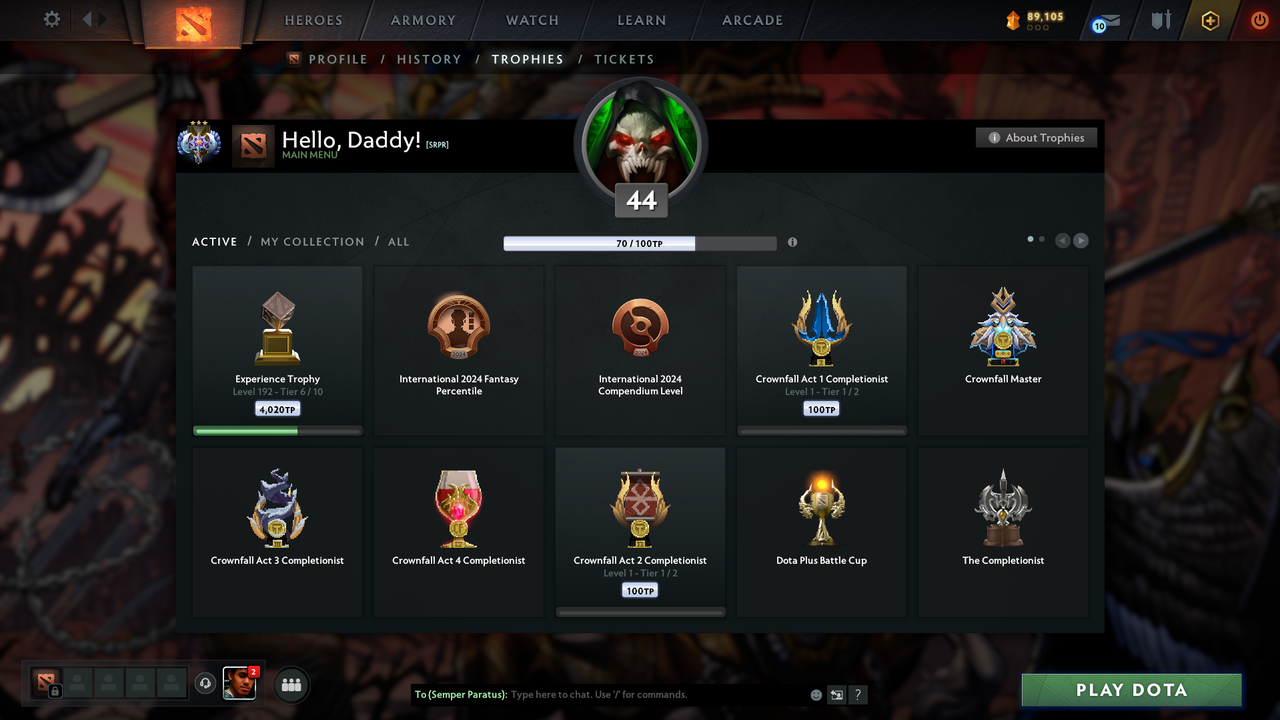The width and height of the screenshot is (1280, 720).
Task: Click the 70/100 TP progress bar
Action: click(640, 242)
